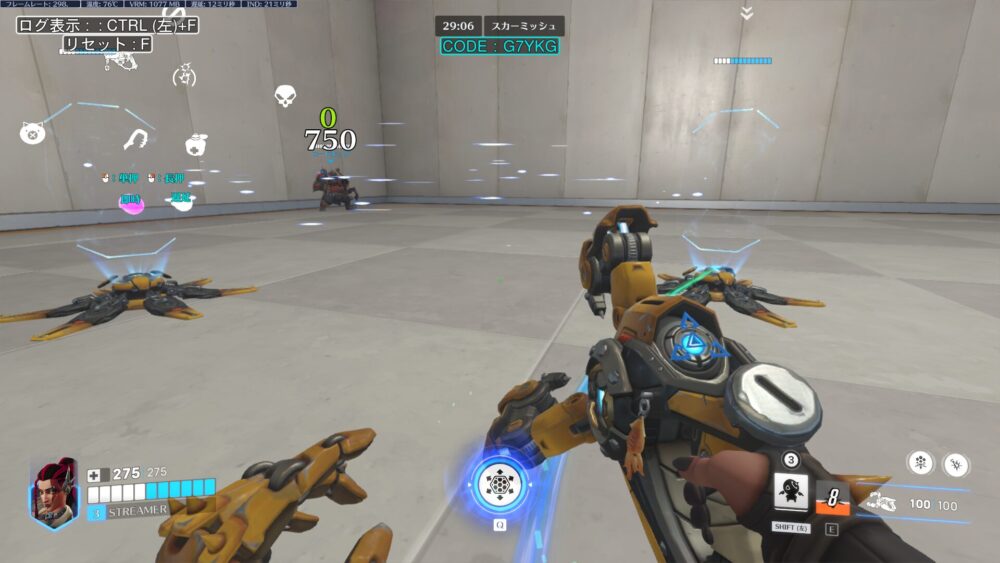Viewport: 1000px width, 563px height.
Task: Activate the glowing blue ultimate ability icon
Action: pos(498,485)
